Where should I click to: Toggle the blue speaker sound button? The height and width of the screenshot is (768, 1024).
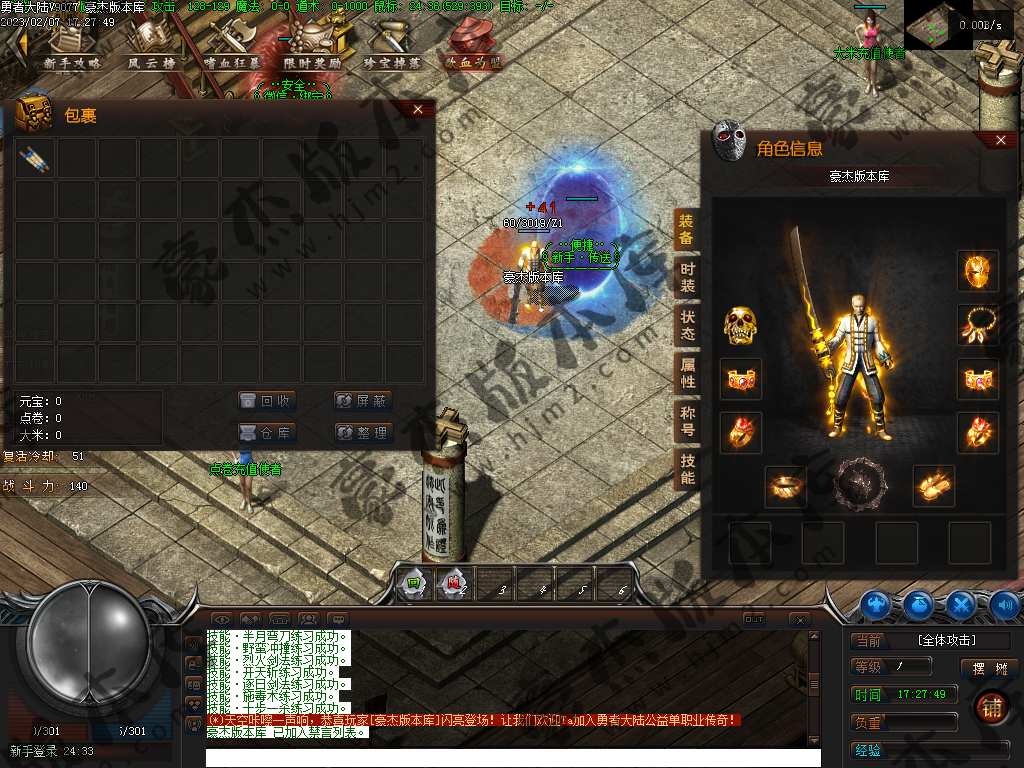tap(1004, 604)
